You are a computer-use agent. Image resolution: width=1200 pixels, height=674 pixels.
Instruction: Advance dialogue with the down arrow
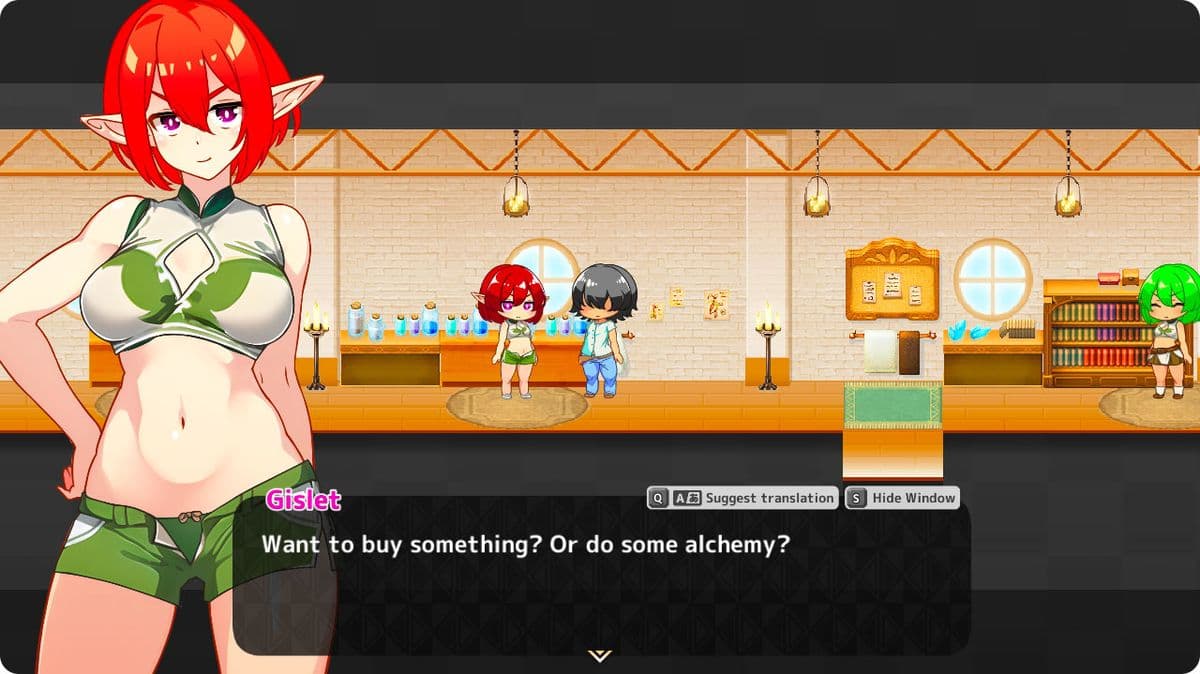[600, 655]
